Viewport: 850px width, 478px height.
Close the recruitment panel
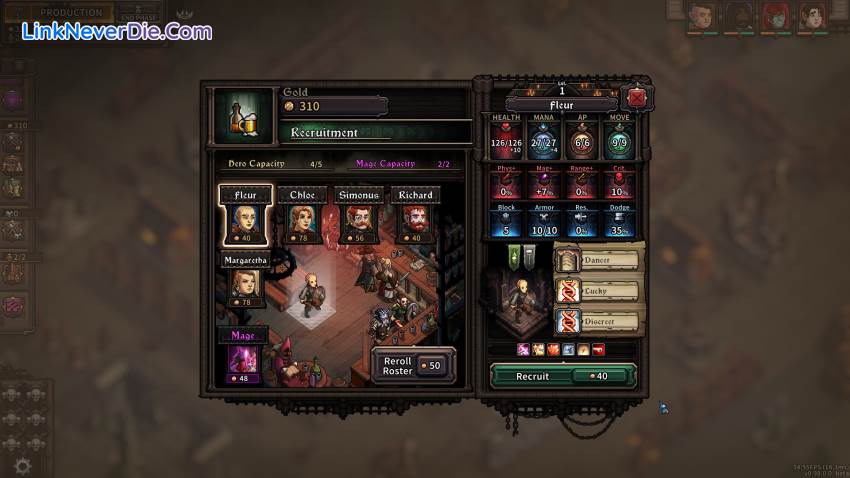click(634, 98)
